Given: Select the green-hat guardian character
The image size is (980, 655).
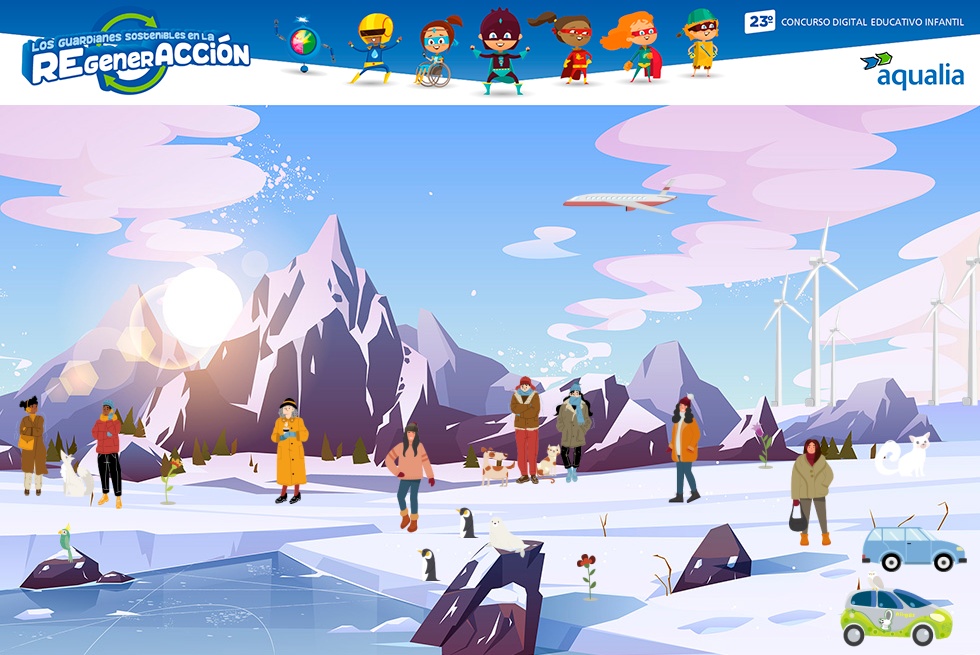Looking at the screenshot, I should click(x=701, y=42).
